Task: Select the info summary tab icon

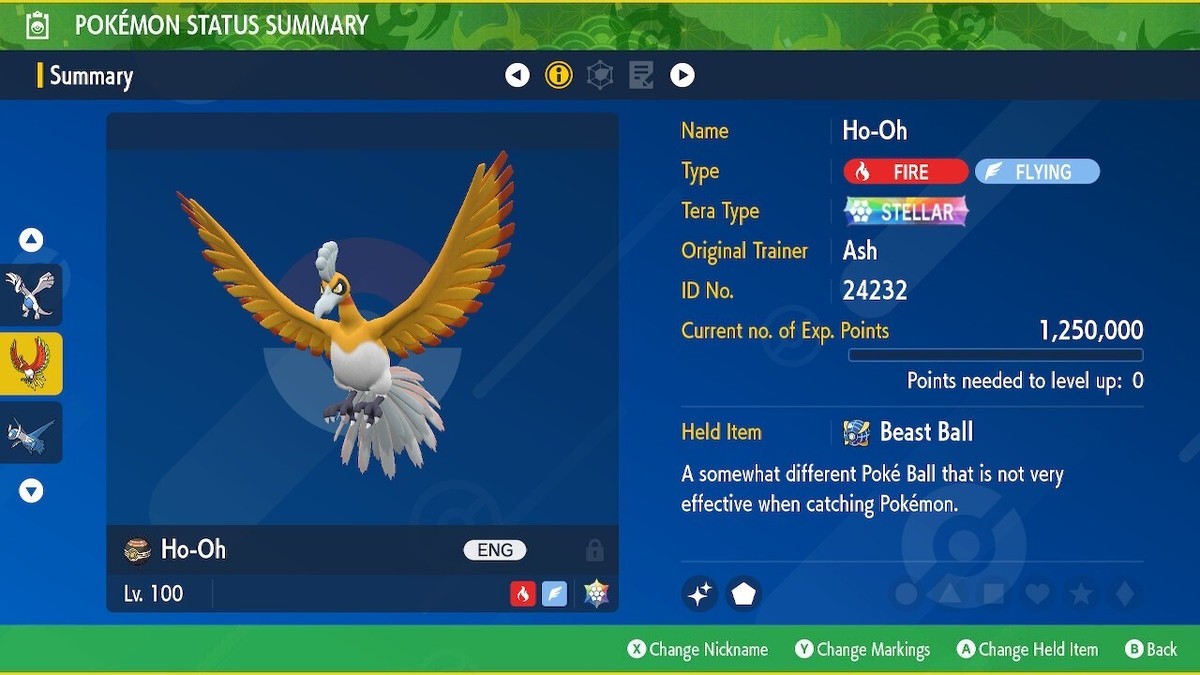Action: pyautogui.click(x=558, y=75)
